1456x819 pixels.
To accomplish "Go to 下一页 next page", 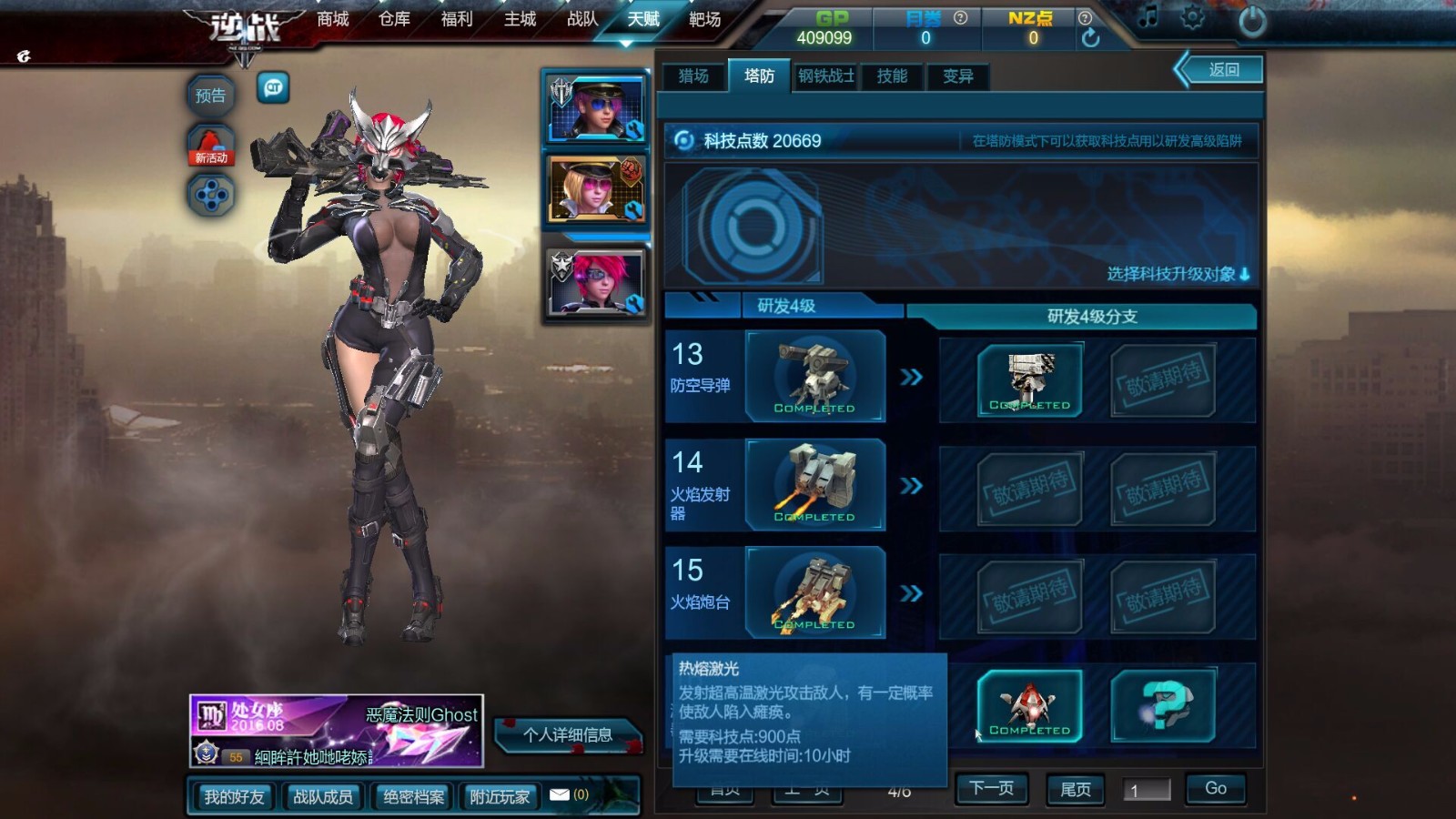I will point(991,788).
